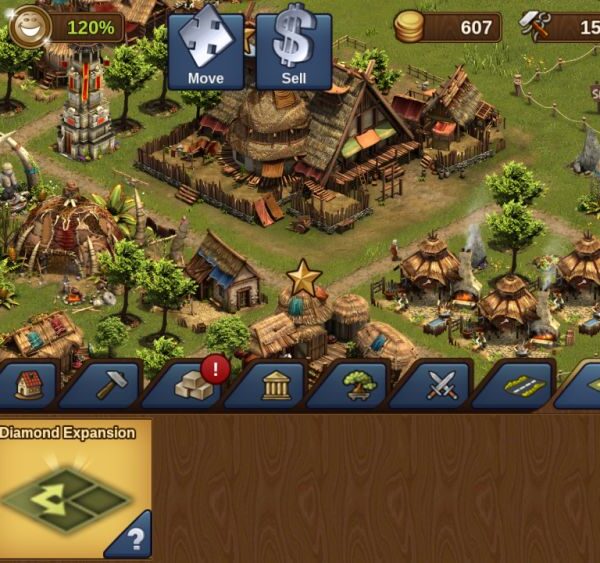Switch to the columned cultural buildings tab
The height and width of the screenshot is (563, 600).
coord(276,385)
